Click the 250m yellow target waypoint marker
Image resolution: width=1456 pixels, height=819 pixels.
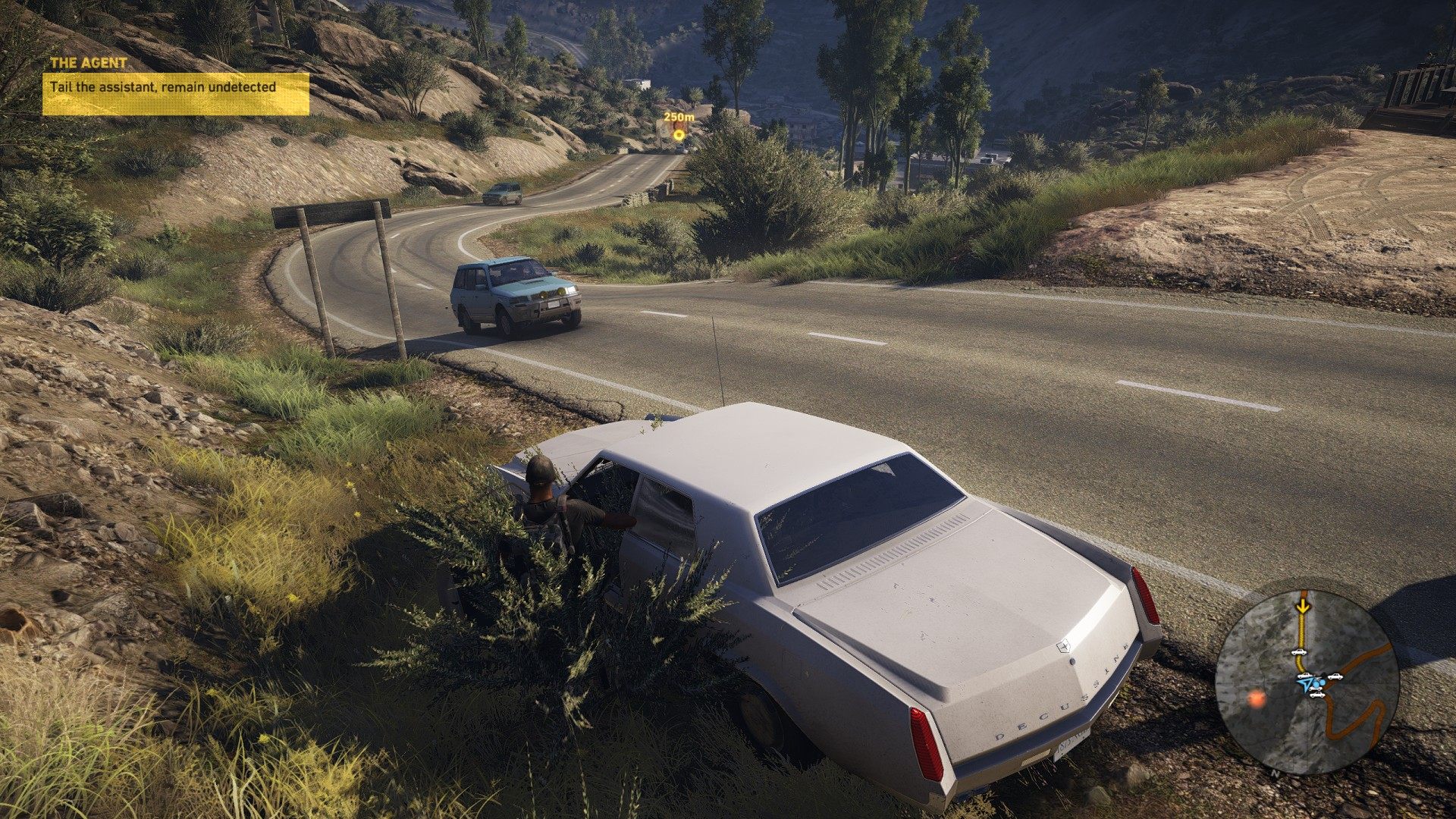pos(679,135)
